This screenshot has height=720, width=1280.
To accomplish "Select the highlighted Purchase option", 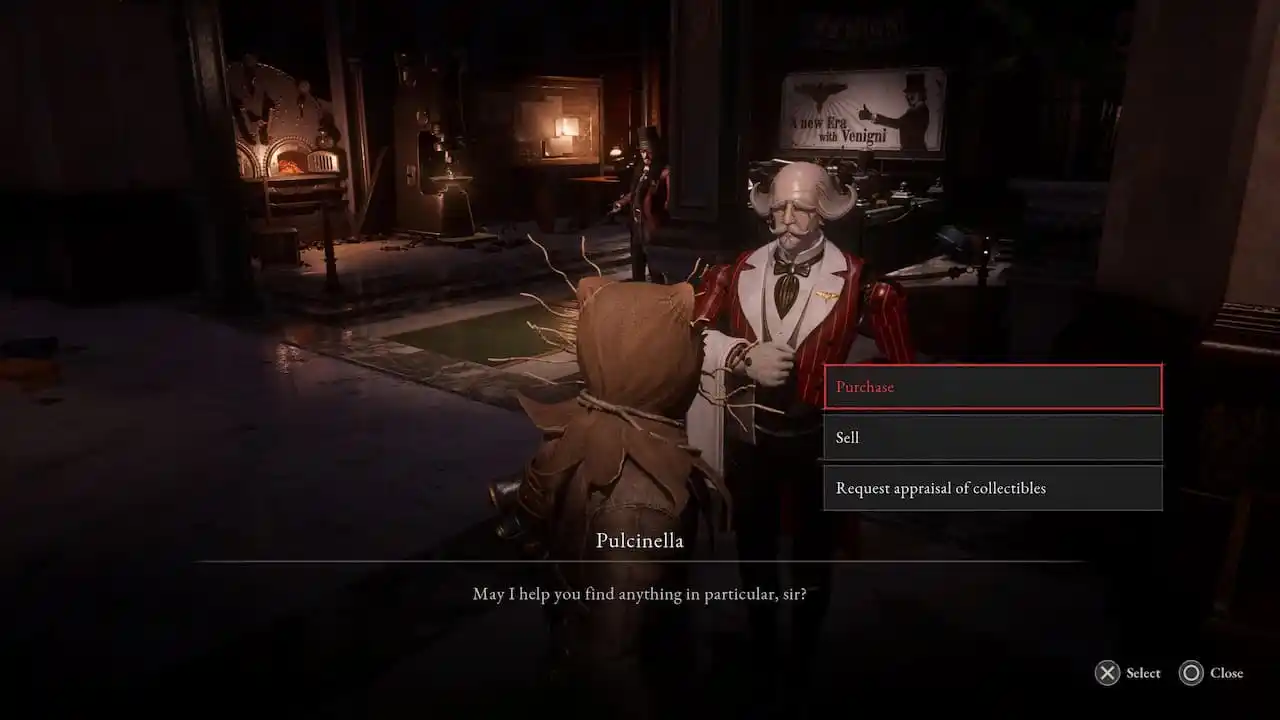I will click(992, 387).
